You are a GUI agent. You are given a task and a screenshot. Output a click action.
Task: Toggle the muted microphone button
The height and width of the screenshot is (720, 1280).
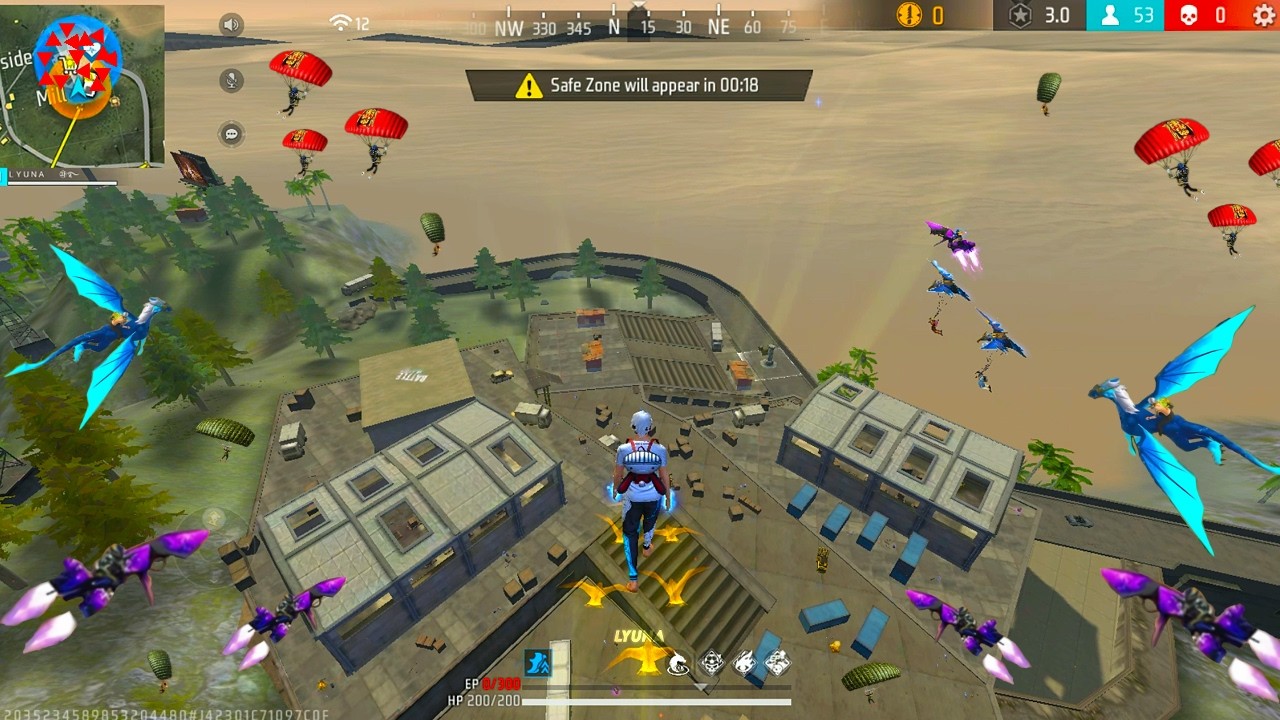coord(232,80)
